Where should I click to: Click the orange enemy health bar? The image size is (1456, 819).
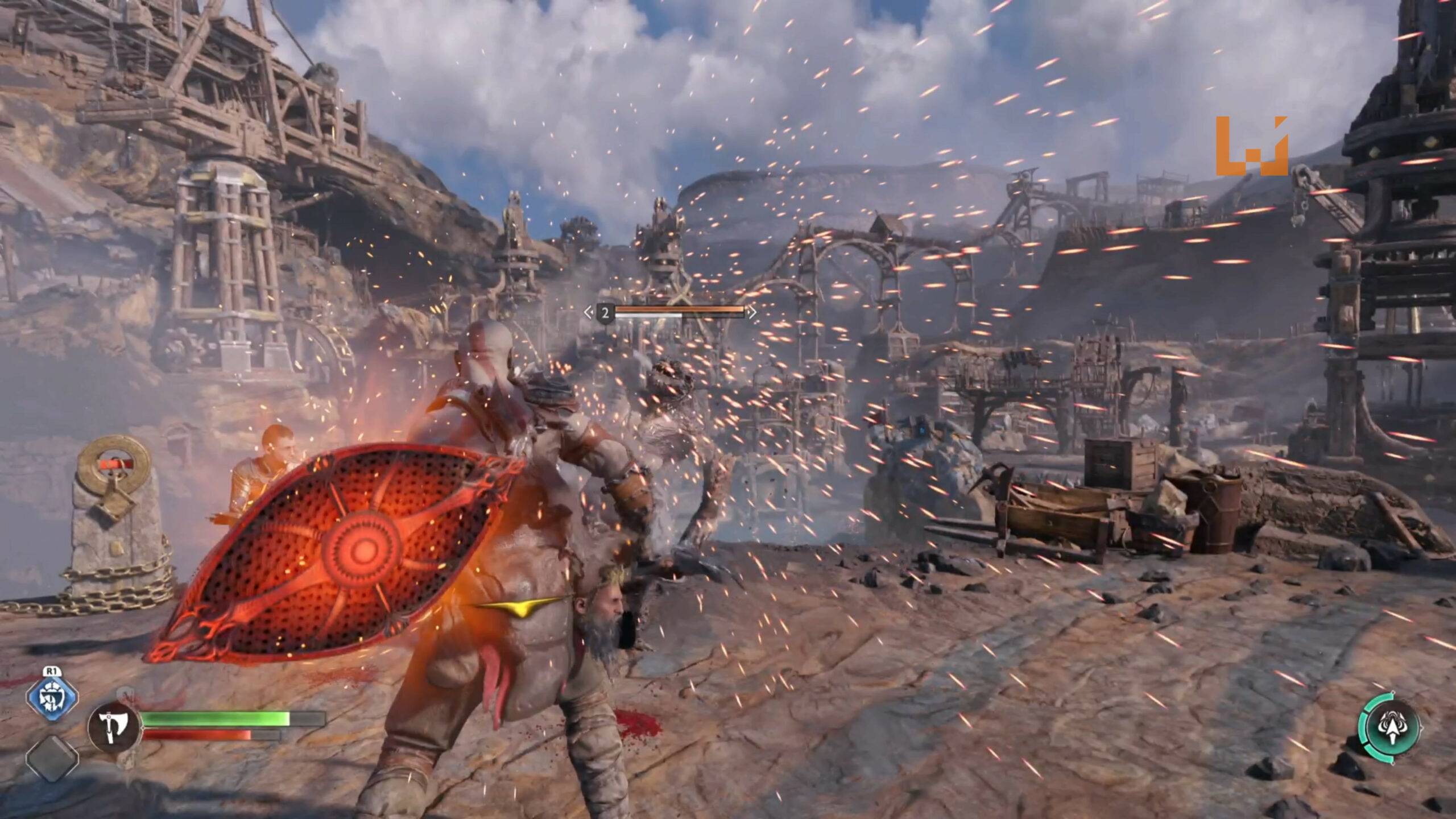tap(681, 309)
